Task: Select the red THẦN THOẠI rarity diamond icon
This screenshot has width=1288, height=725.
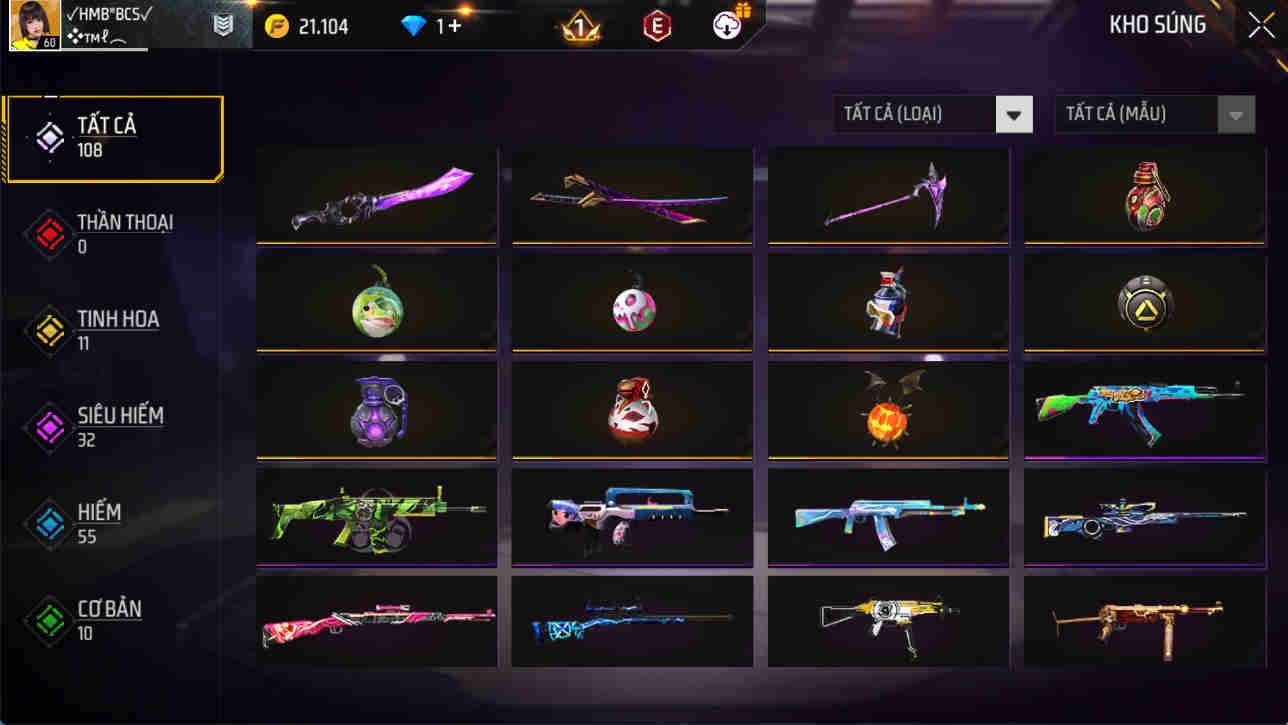Action: 48,234
